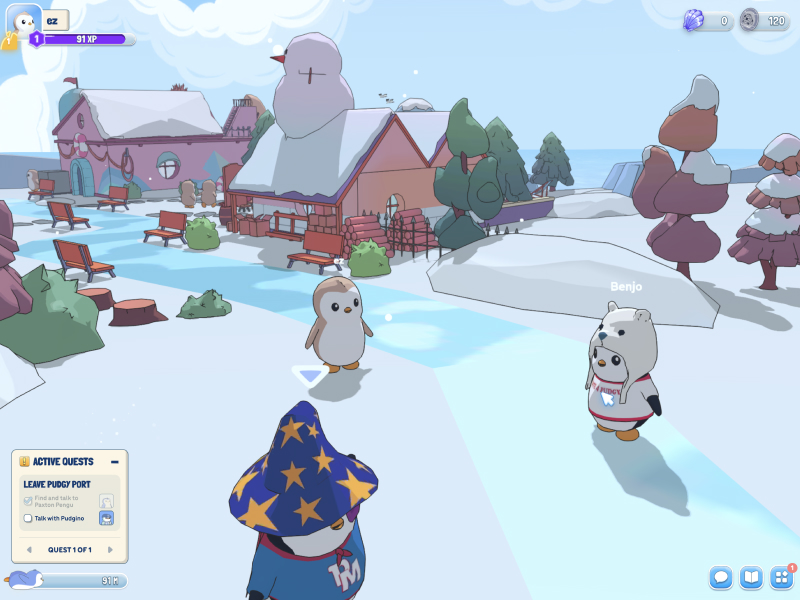Viewport: 800px width, 600px height.
Task: Open the journal book button
Action: 751,577
